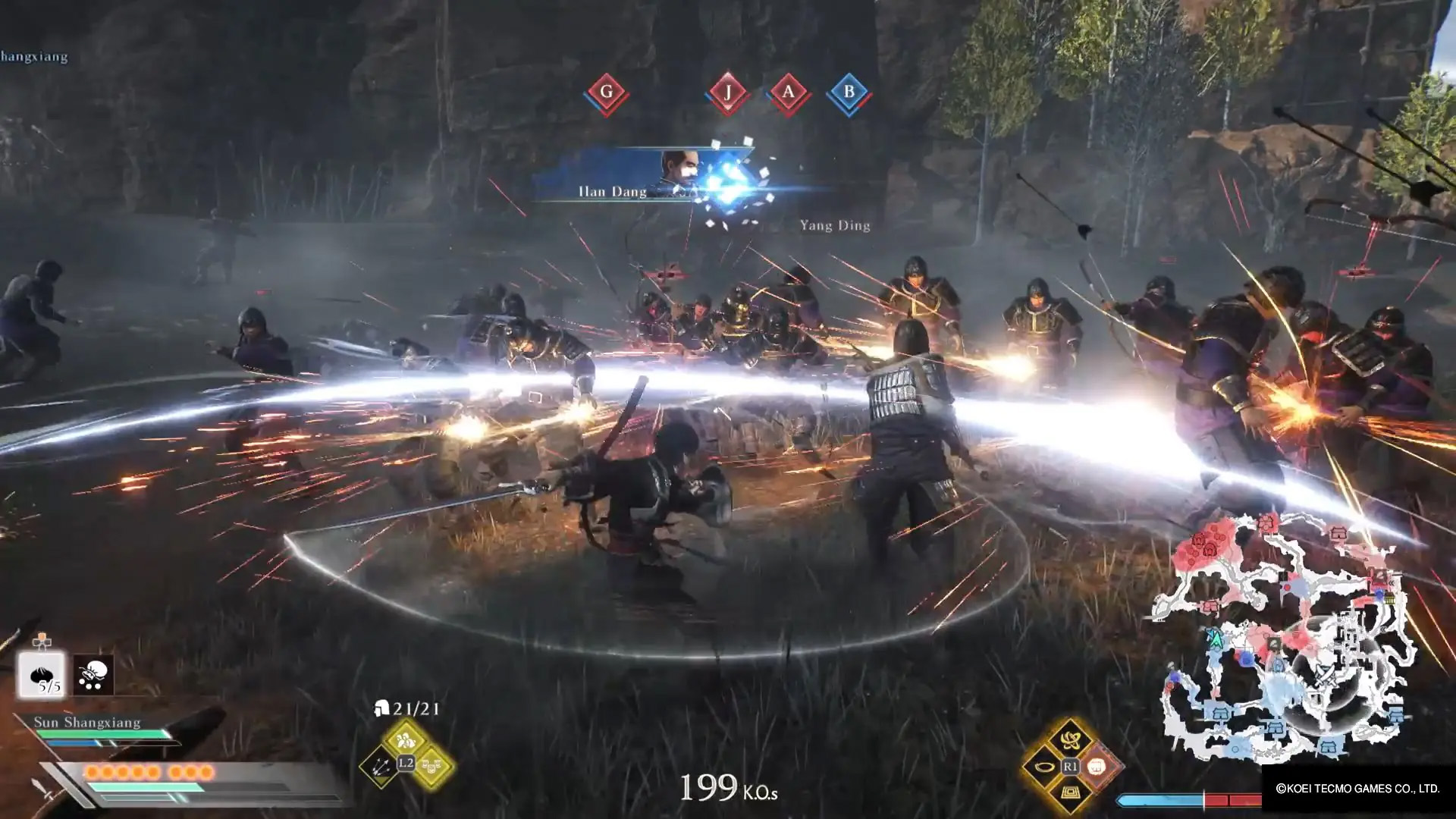Click Han Dang's officer portrait banner
This screenshot has width=1456, height=819.
[645, 176]
